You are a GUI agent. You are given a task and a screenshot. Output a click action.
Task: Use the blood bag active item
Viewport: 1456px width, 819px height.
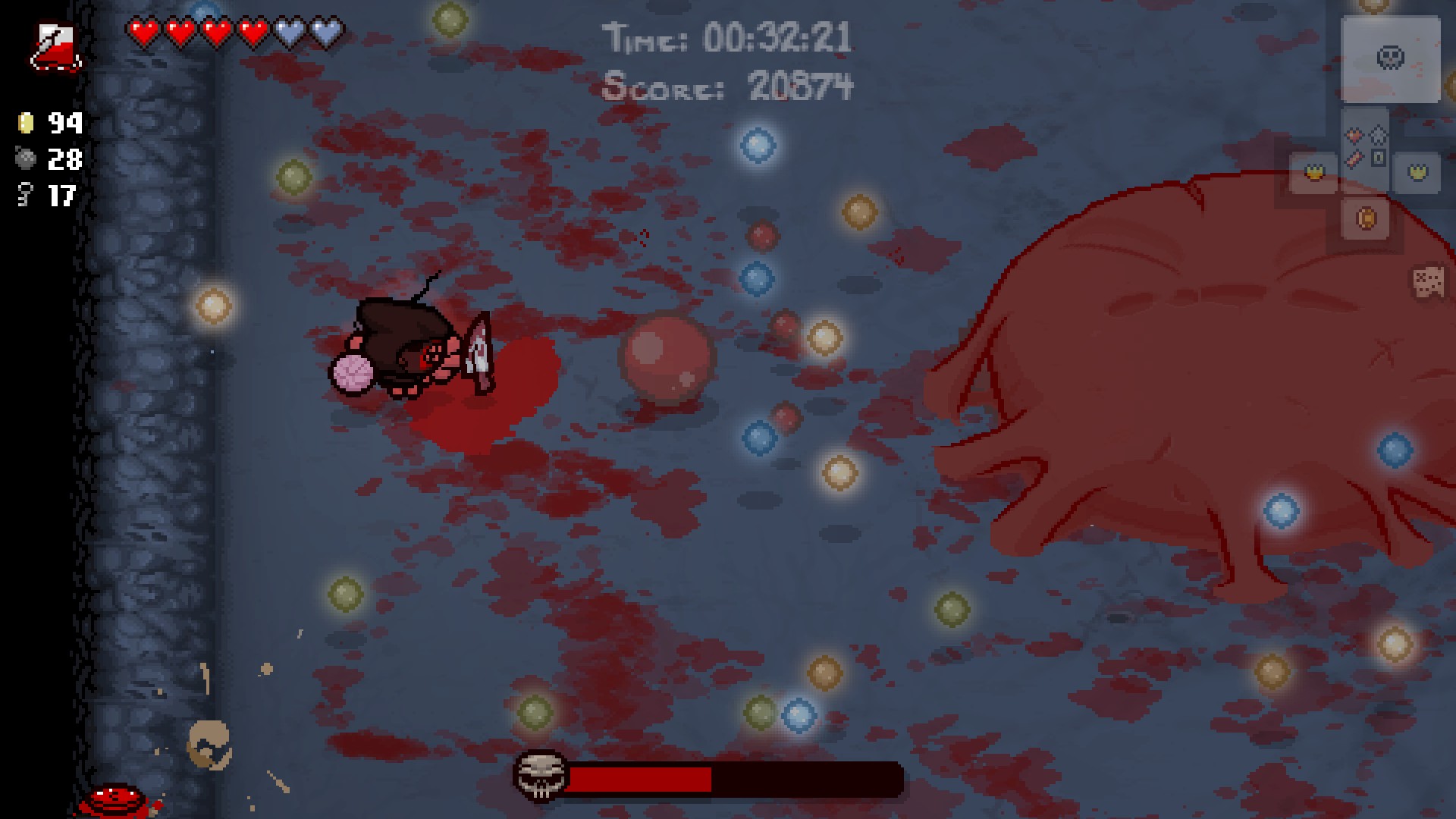56,47
